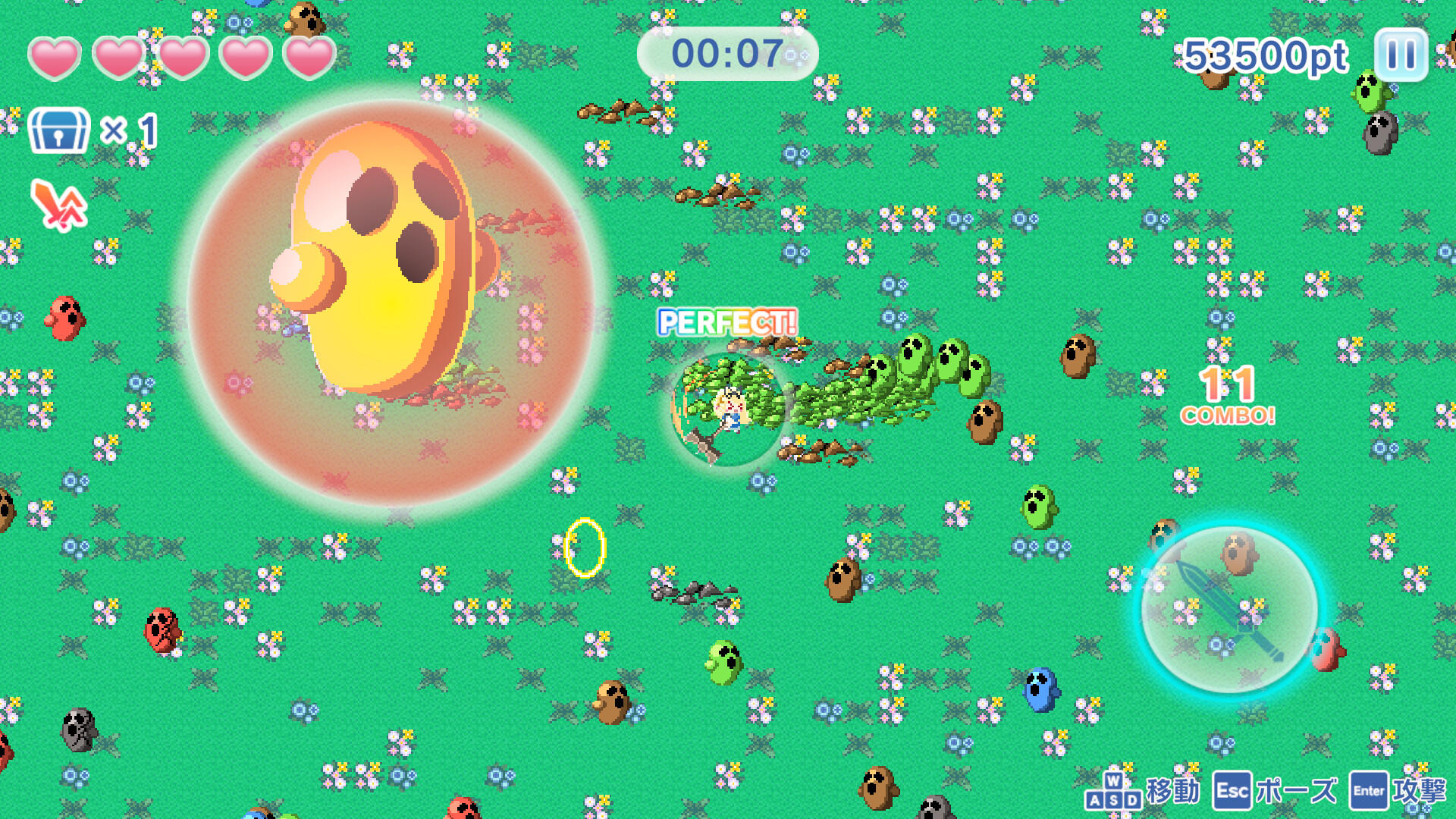
Task: Click the WASD movement key icon
Action: click(x=1112, y=791)
